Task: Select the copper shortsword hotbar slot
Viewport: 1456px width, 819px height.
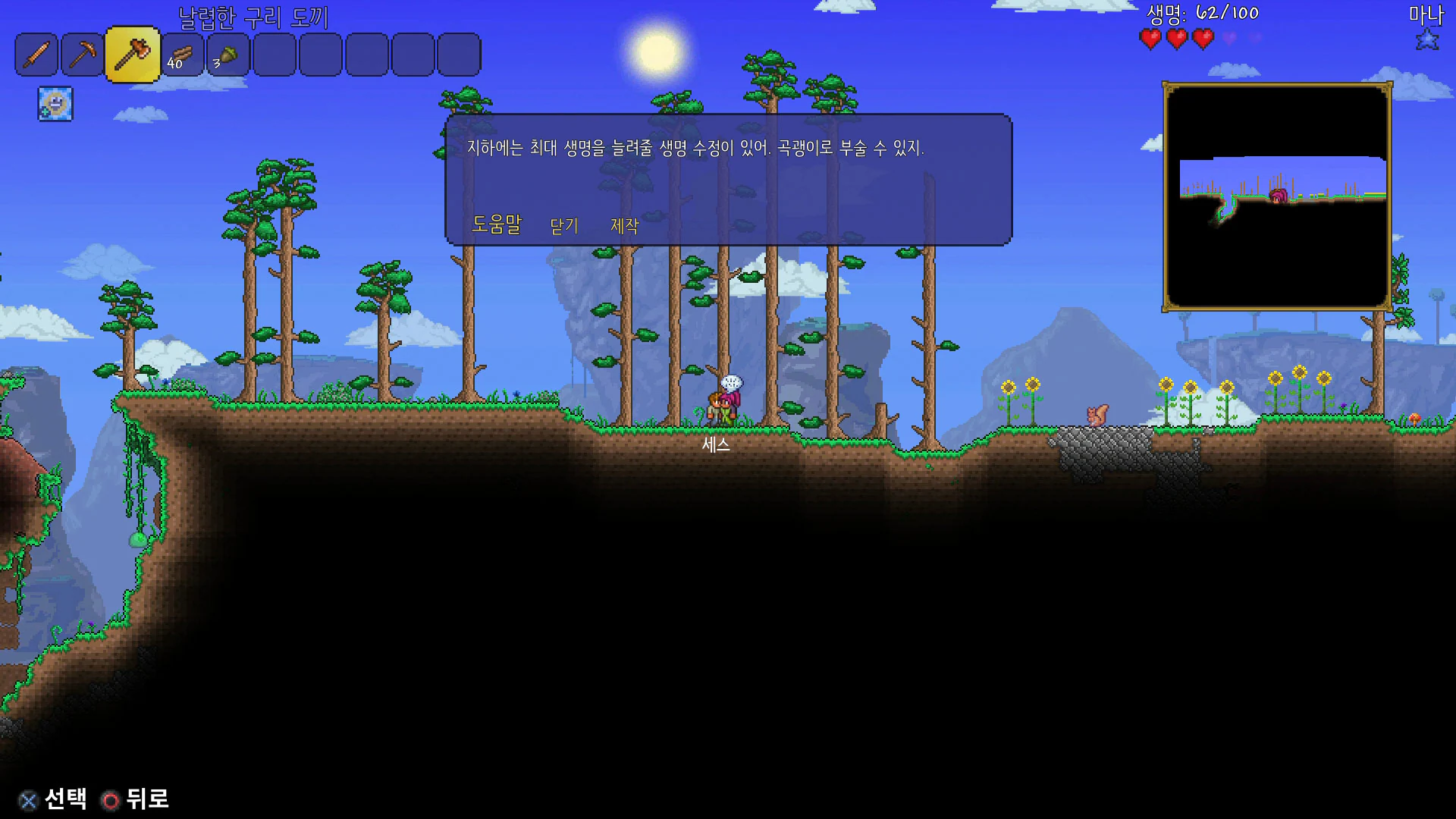Action: (x=36, y=55)
